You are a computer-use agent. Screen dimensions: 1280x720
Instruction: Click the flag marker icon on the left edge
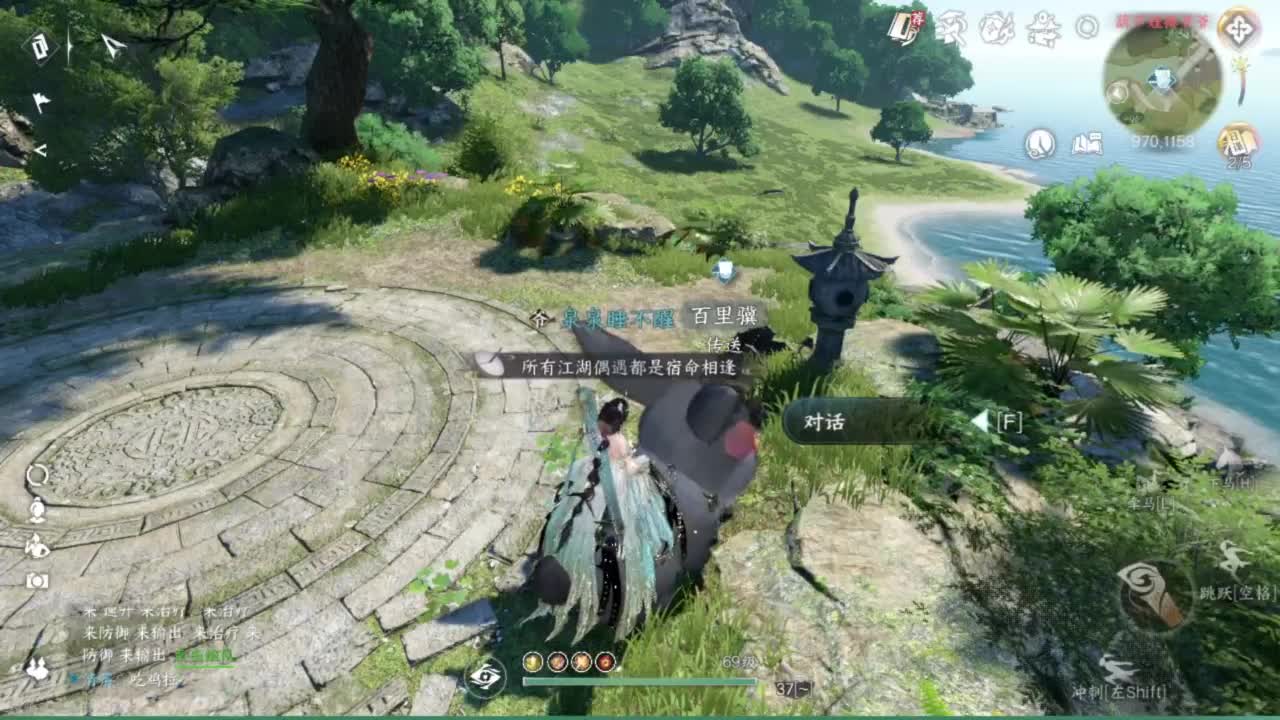pyautogui.click(x=42, y=100)
